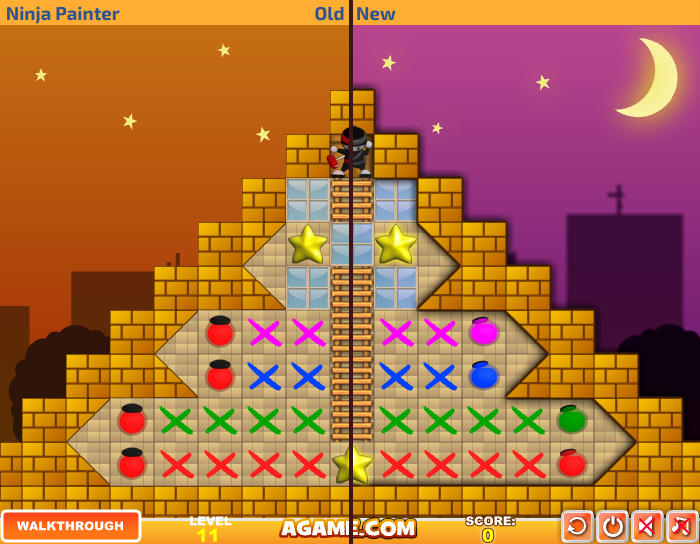Toggle the sound effects speaker icon
The image size is (700, 544).
point(647,527)
